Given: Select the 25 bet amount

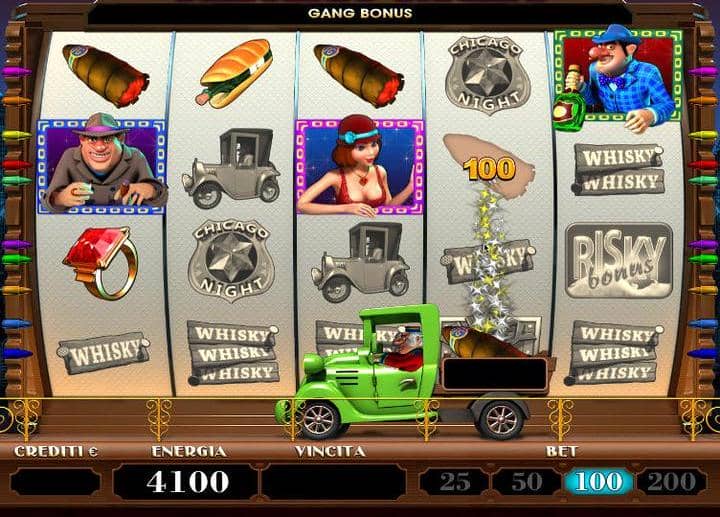Looking at the screenshot, I should pos(453,482).
